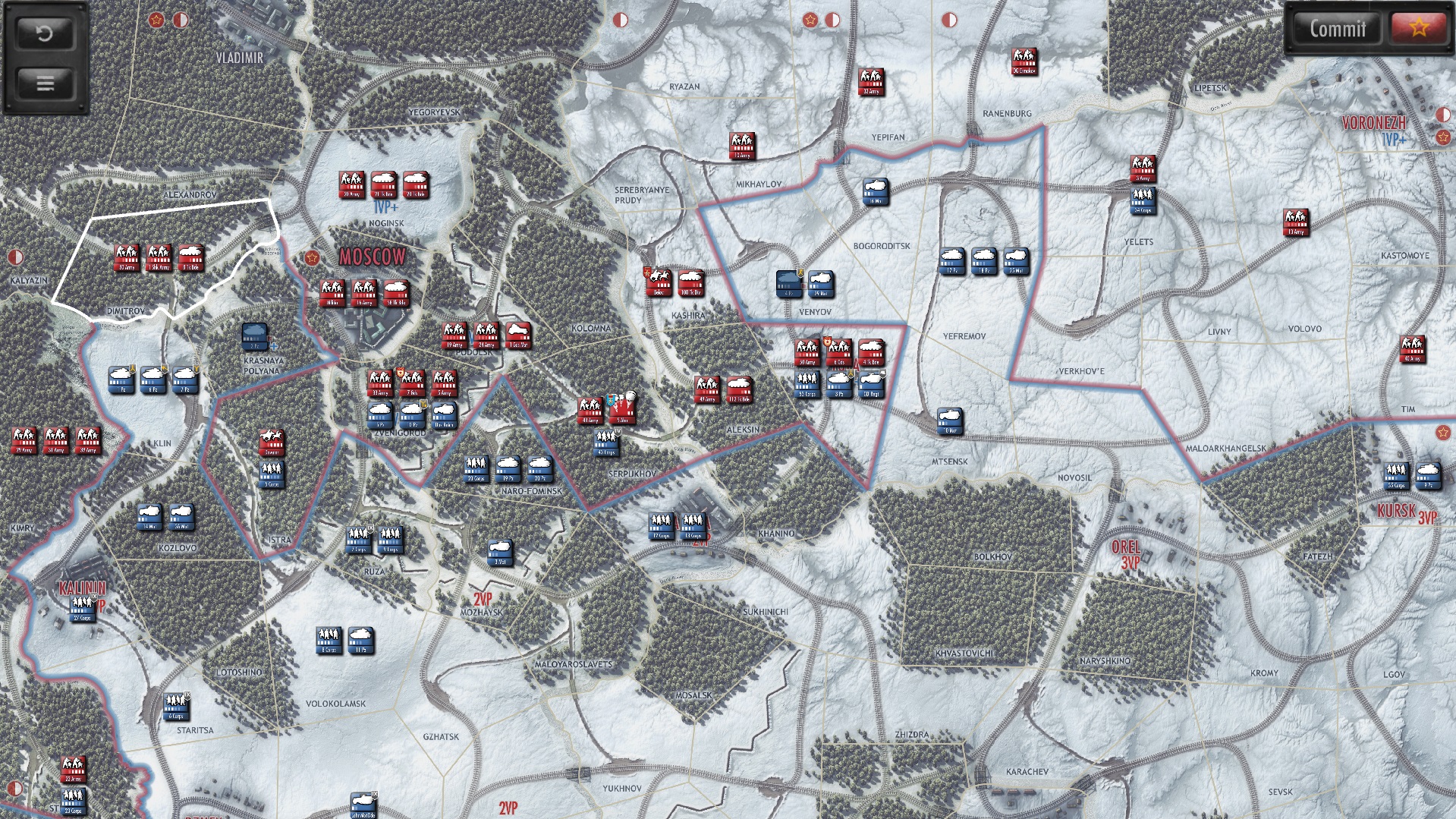
Task: Select the 108 Tk Div counter near Kashira
Action: tap(690, 282)
